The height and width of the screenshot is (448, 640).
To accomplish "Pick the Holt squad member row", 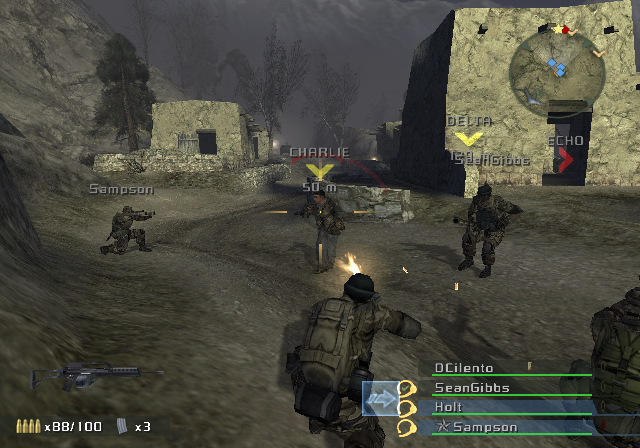I will pyautogui.click(x=451, y=407).
